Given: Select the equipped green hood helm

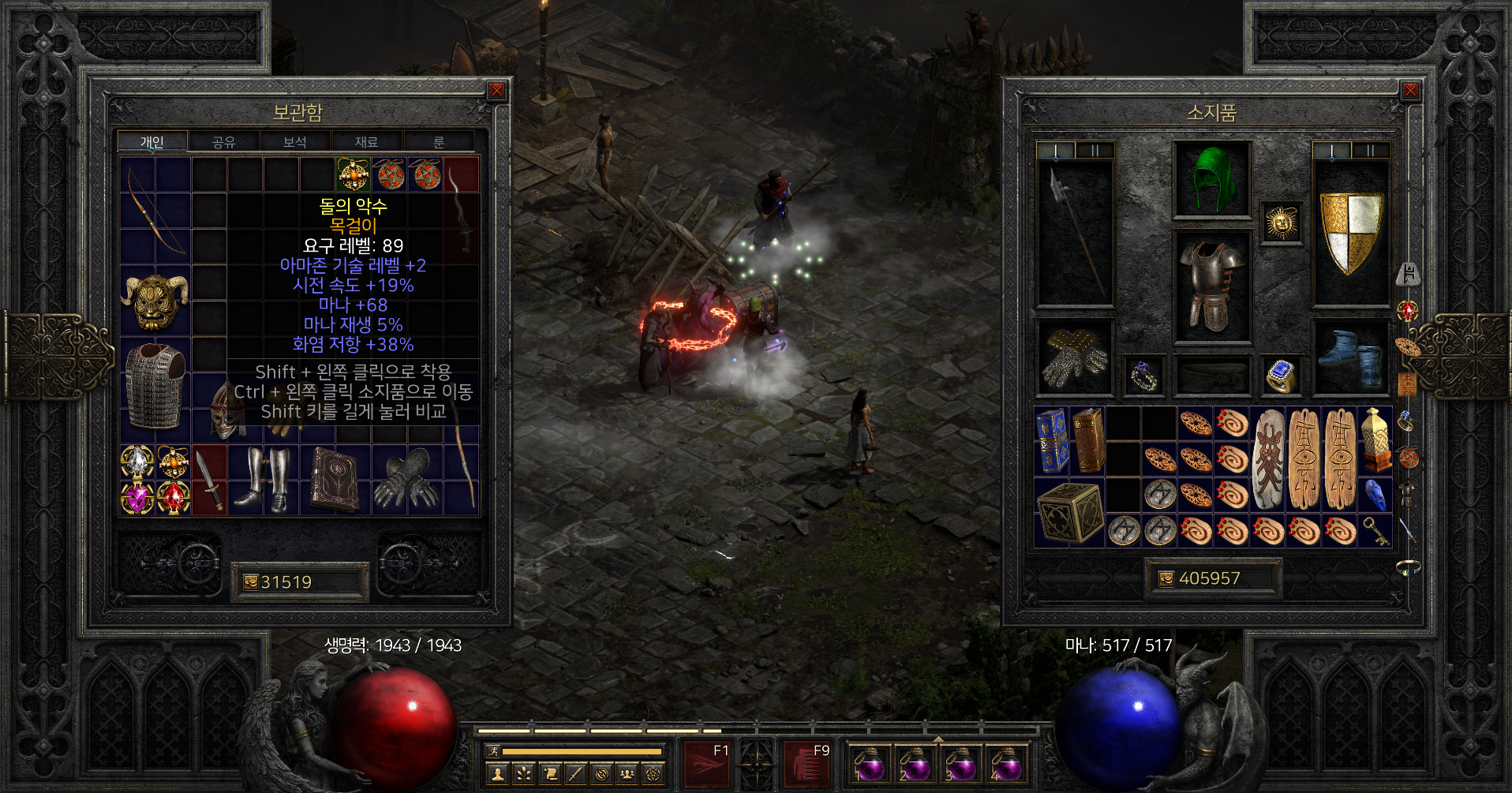Looking at the screenshot, I should pyautogui.click(x=1212, y=179).
